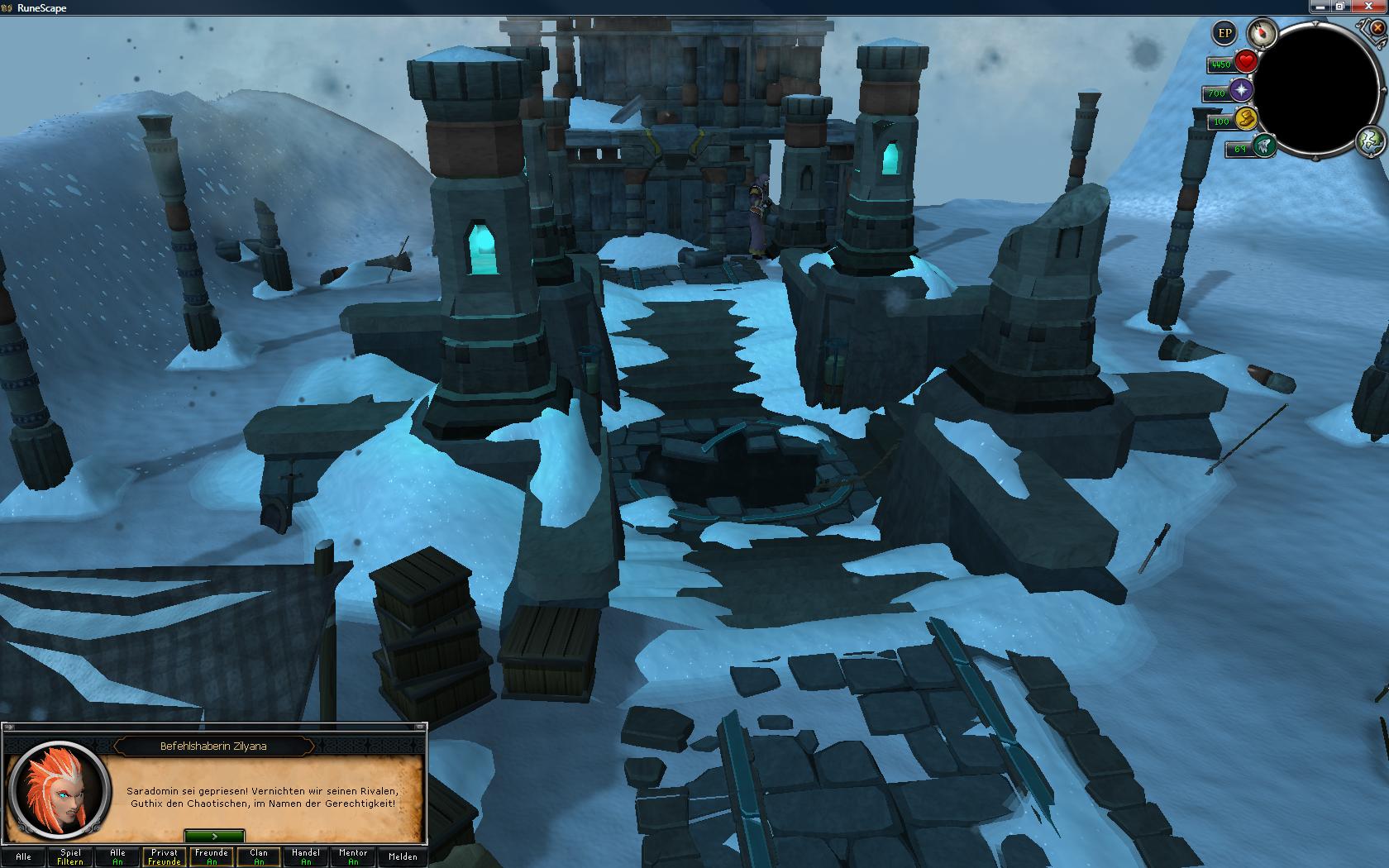1389x868 pixels.
Task: Click the compass to face north
Action: (1262, 34)
